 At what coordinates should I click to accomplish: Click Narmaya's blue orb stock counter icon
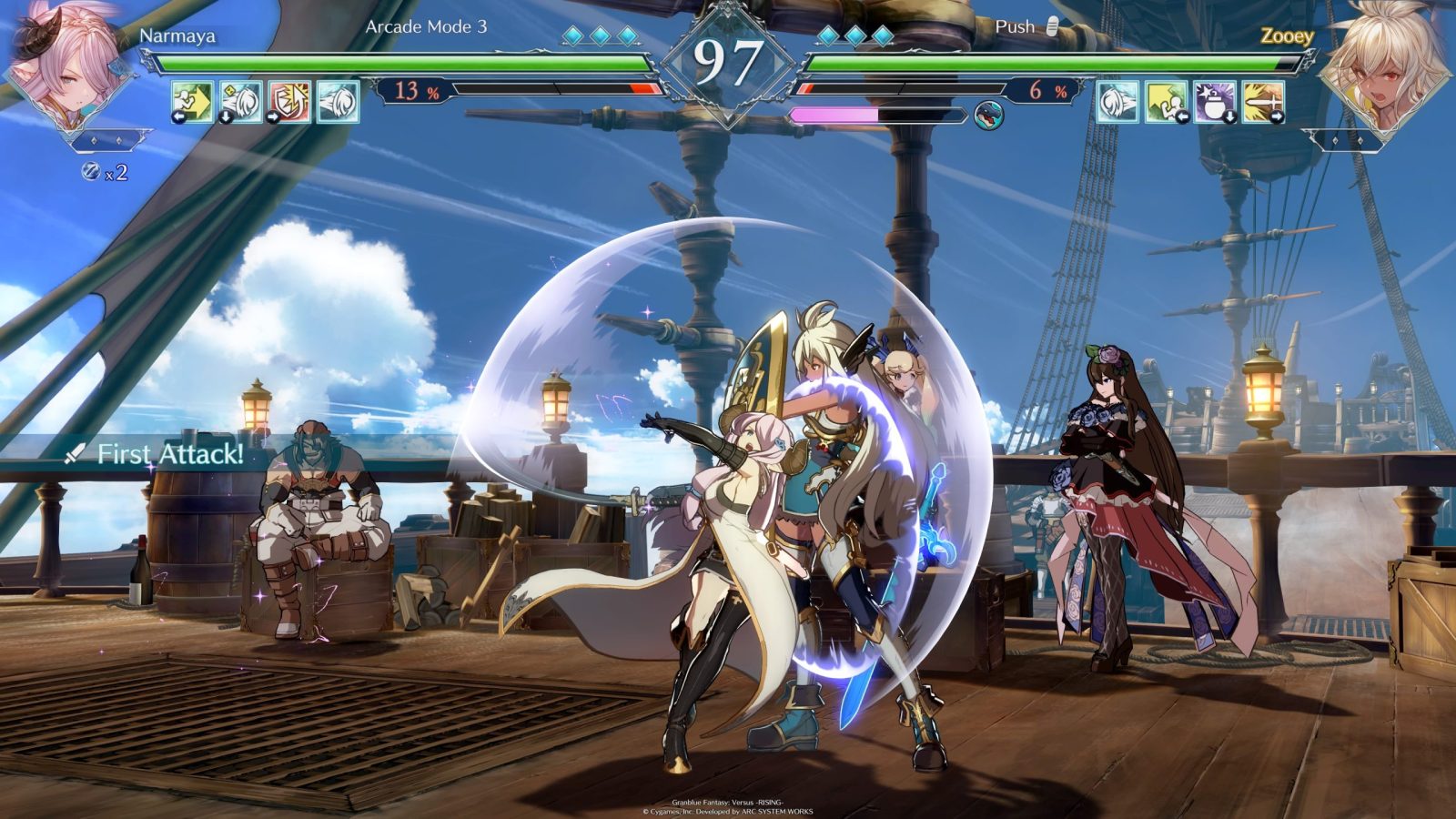coord(91,171)
